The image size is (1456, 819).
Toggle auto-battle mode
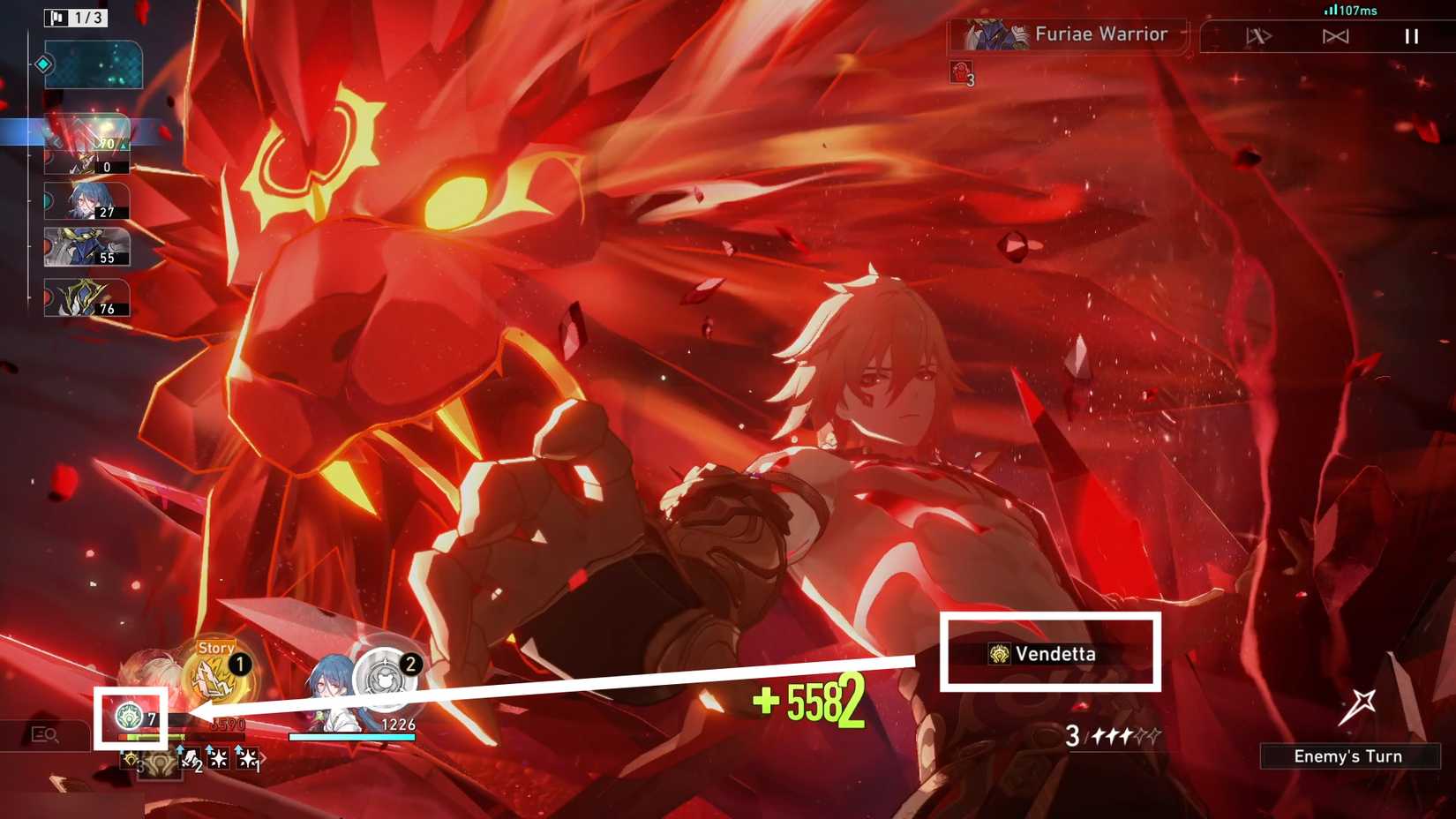(1257, 36)
